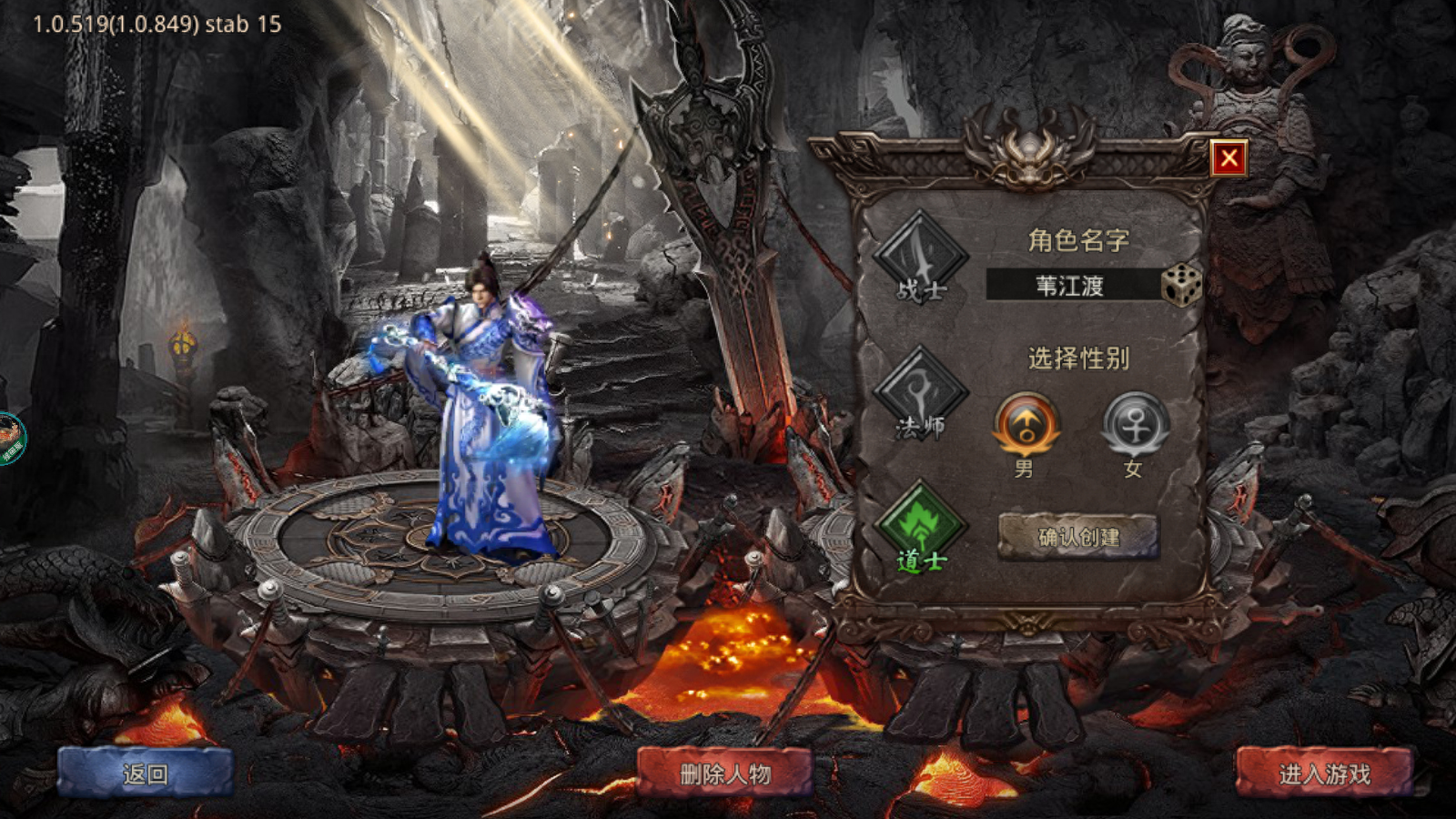
Task: Select male gender 男
Action: coord(1026,425)
